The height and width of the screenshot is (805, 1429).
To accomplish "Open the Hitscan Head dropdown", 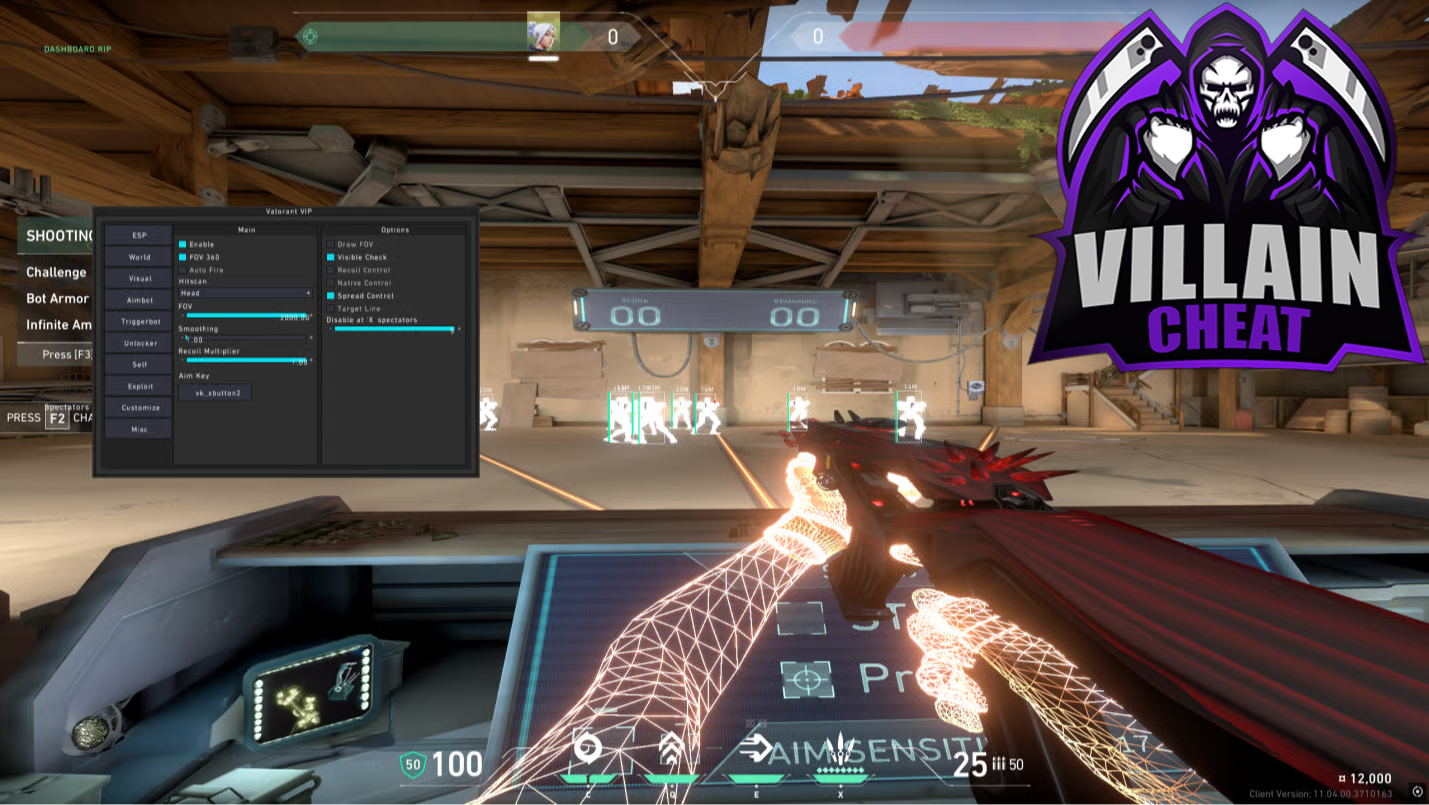I will pyautogui.click(x=245, y=294).
